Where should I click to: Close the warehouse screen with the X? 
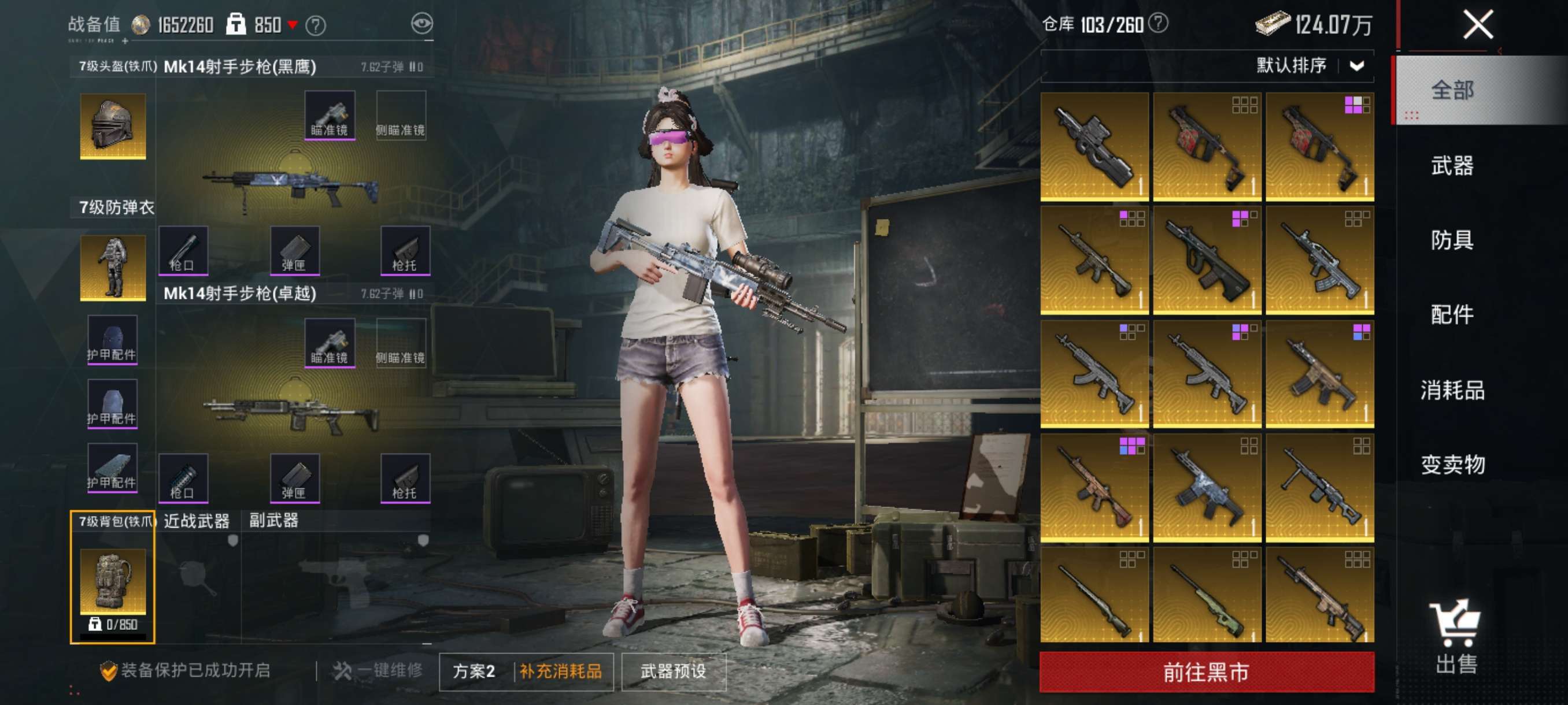[1477, 25]
